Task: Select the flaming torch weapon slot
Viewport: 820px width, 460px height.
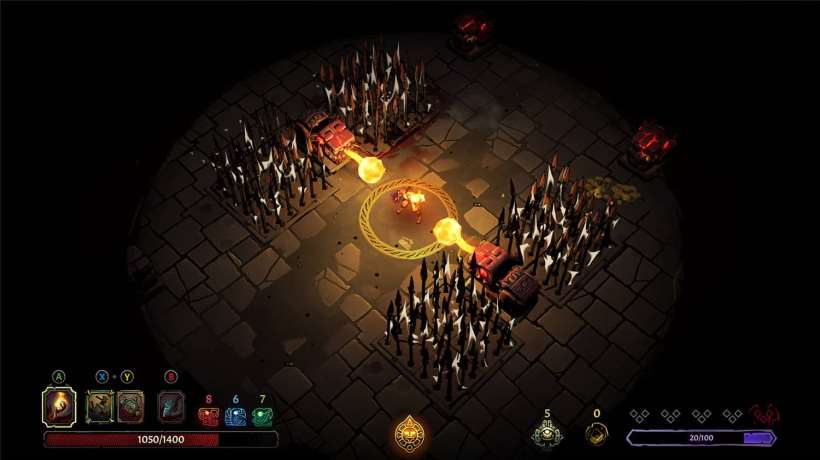Action: point(59,407)
